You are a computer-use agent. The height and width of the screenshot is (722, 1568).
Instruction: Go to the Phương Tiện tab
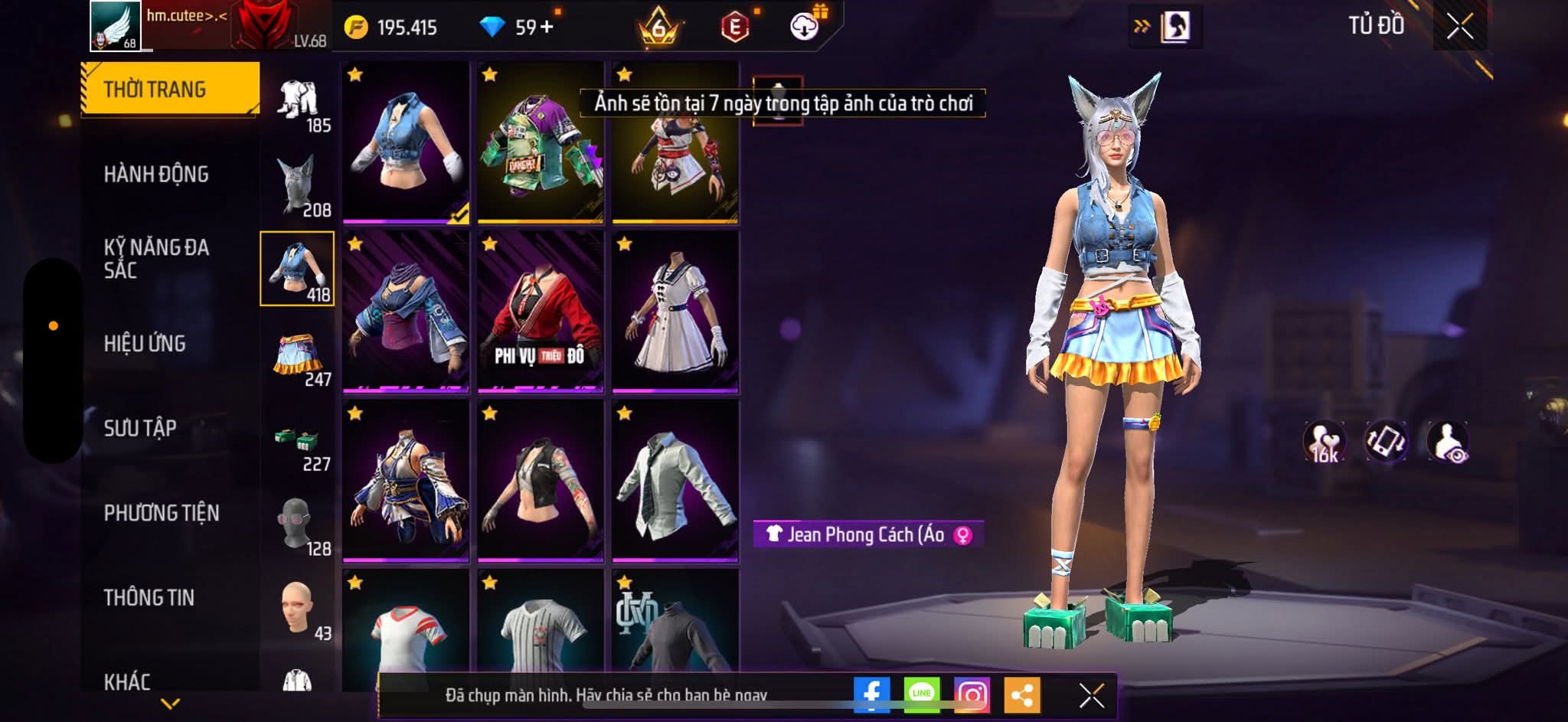[162, 513]
